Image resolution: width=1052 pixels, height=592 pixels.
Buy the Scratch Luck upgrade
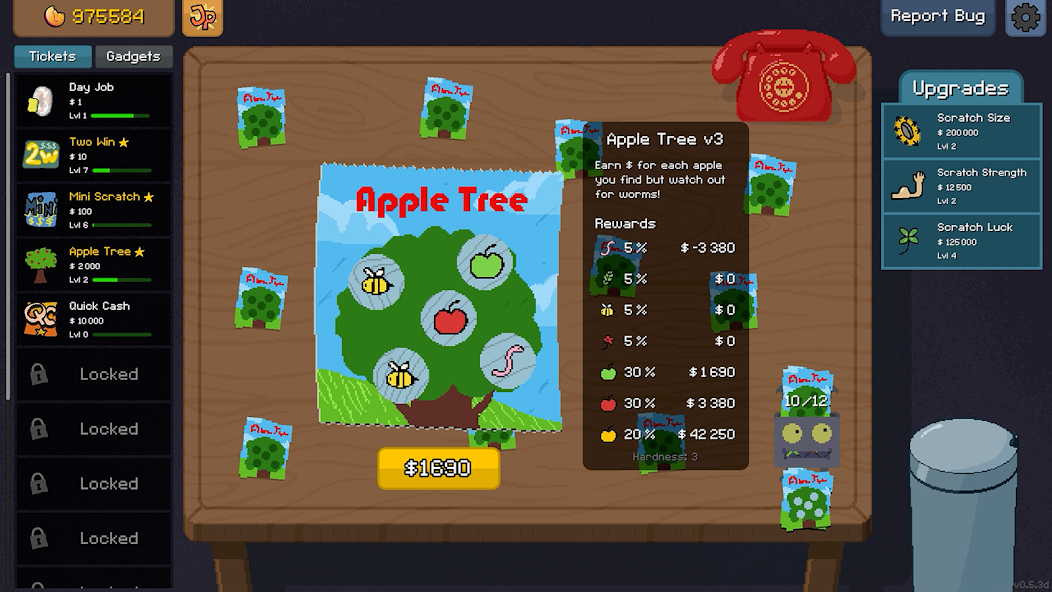960,241
